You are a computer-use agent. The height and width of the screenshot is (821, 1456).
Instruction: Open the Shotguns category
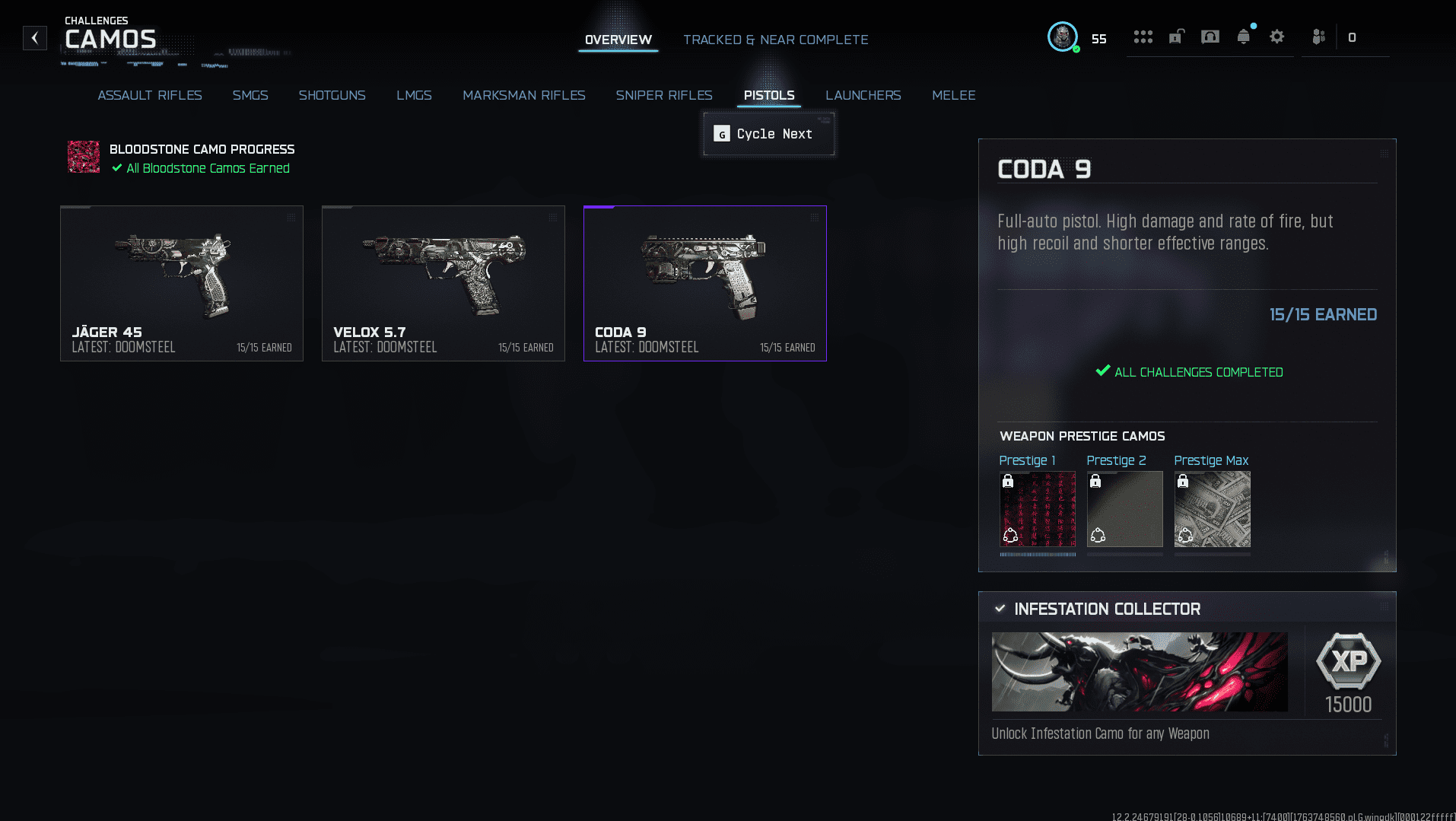point(332,95)
